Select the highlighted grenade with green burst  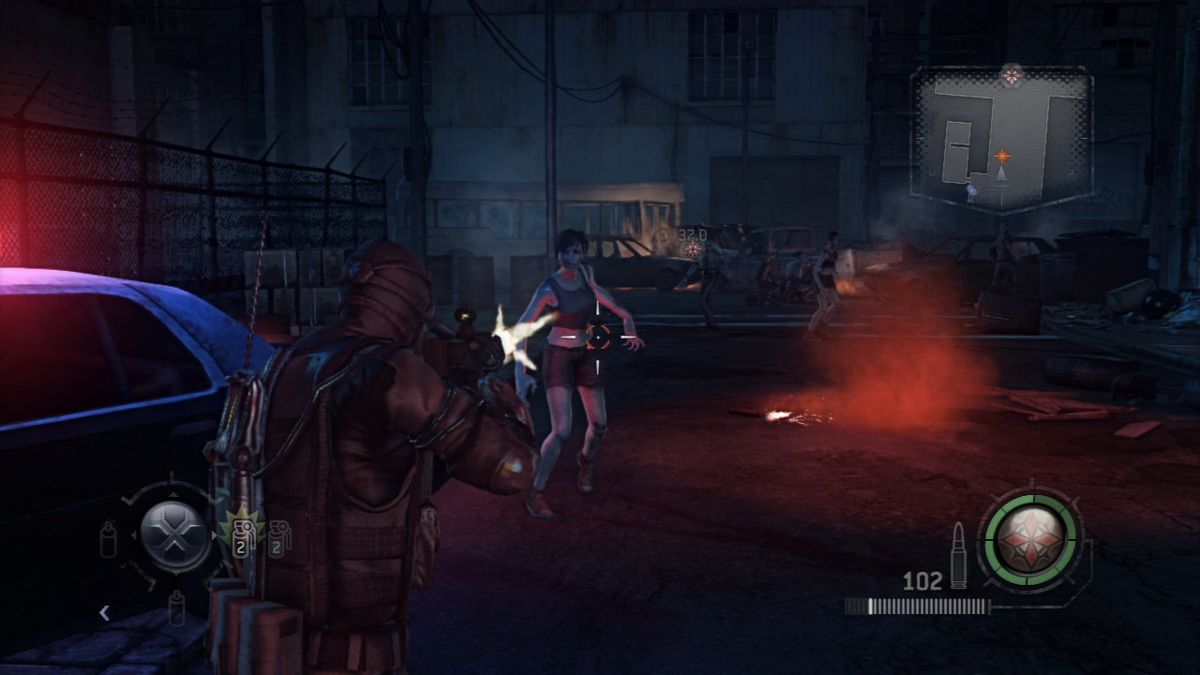(x=240, y=535)
